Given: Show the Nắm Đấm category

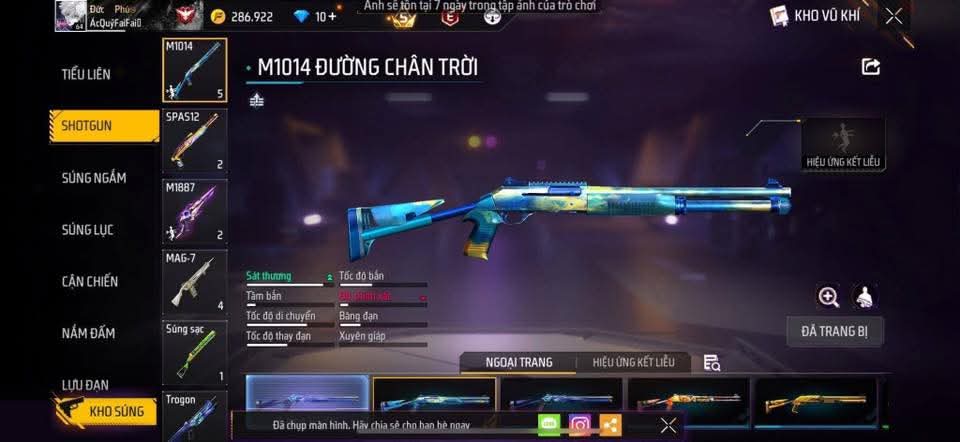Looking at the screenshot, I should [88, 333].
